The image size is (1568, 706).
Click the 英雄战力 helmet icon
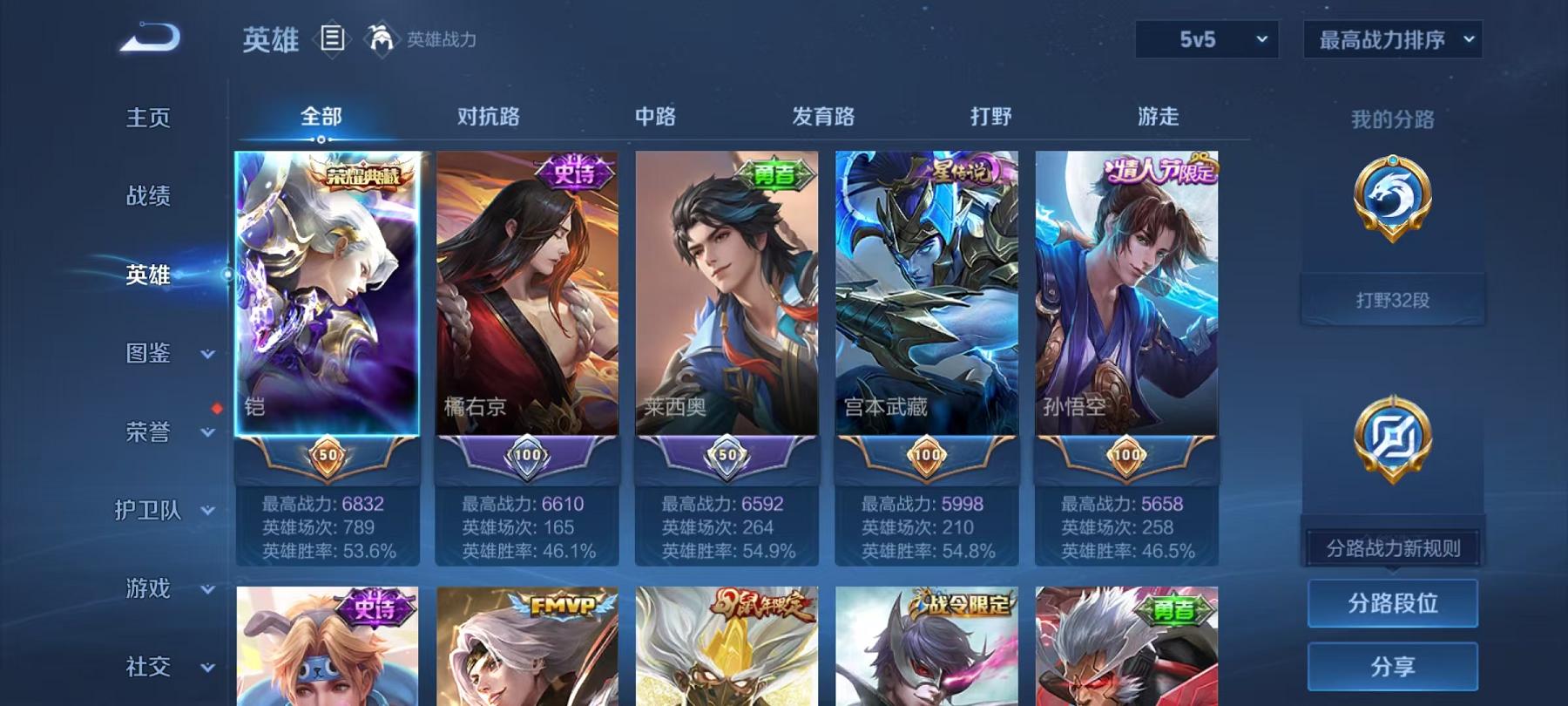377,37
